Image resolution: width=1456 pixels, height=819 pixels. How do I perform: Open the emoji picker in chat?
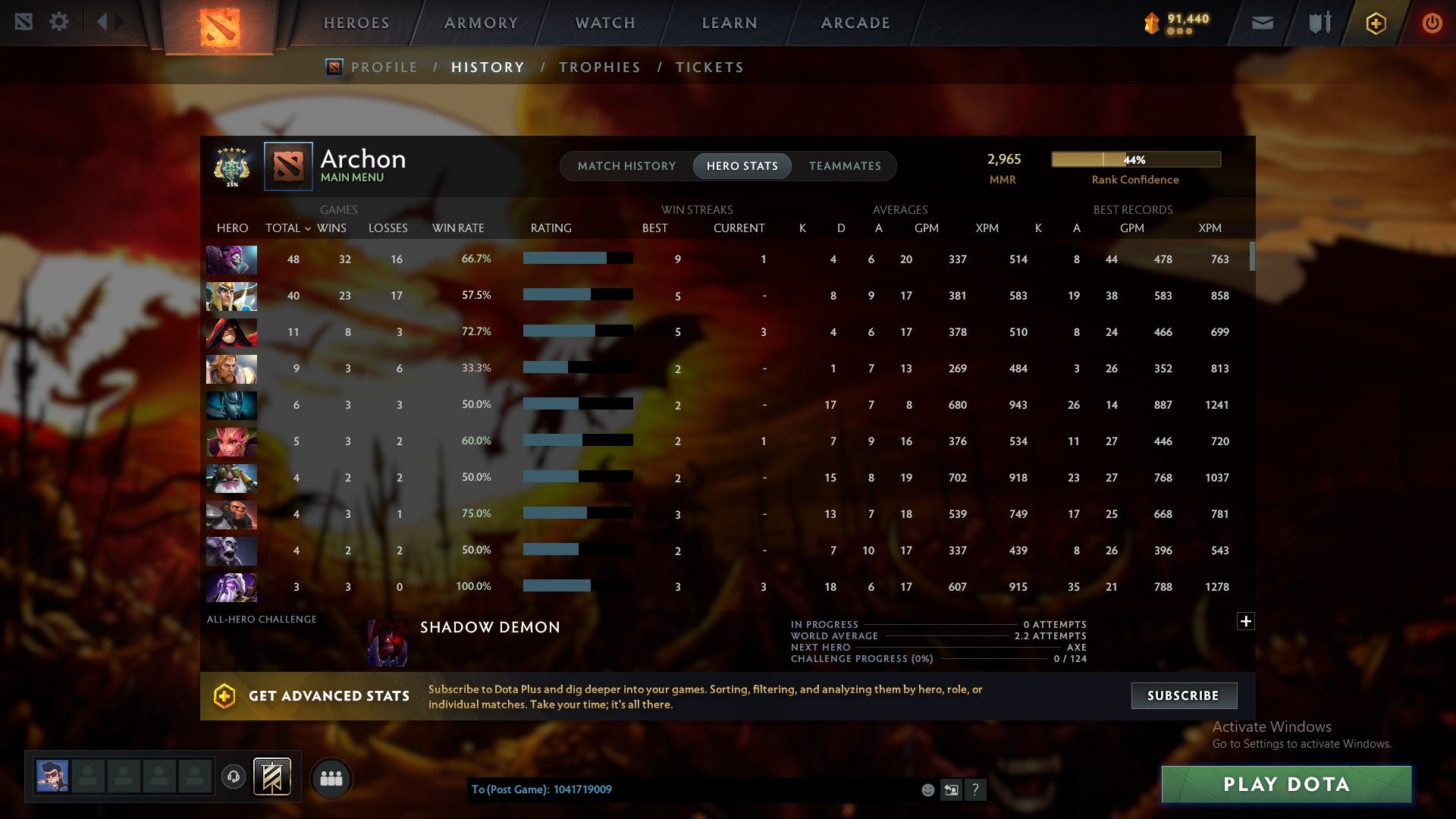(x=927, y=789)
